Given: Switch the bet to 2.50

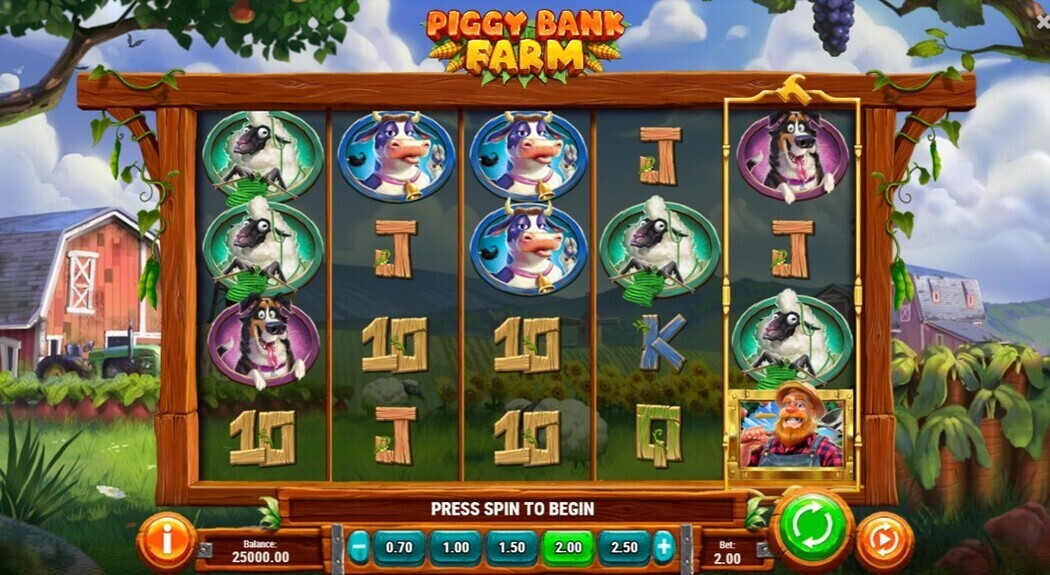Looking at the screenshot, I should [x=623, y=548].
